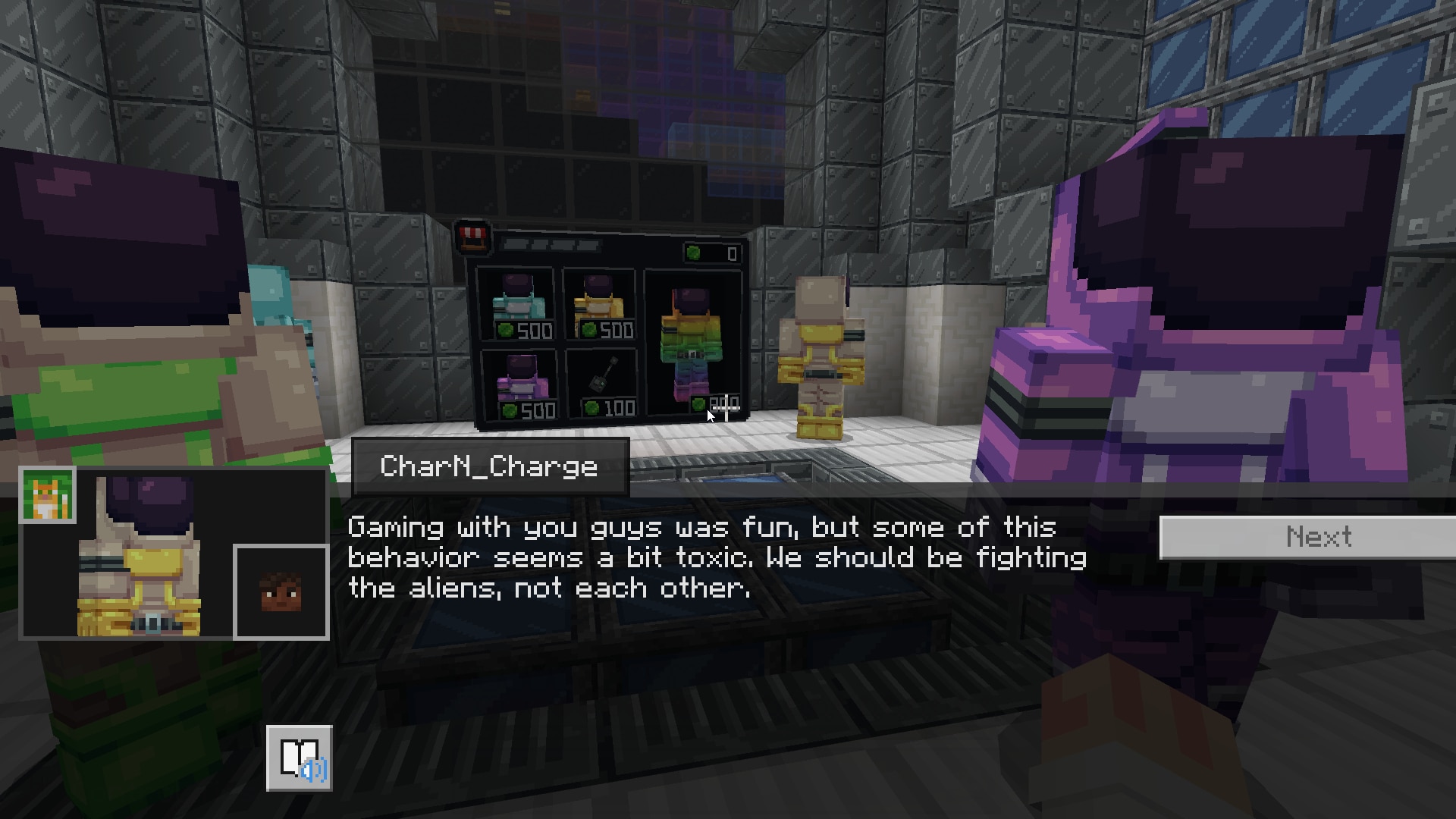The height and width of the screenshot is (819, 1456).
Task: Click the CharN_Charge nameplate
Action: (x=489, y=466)
